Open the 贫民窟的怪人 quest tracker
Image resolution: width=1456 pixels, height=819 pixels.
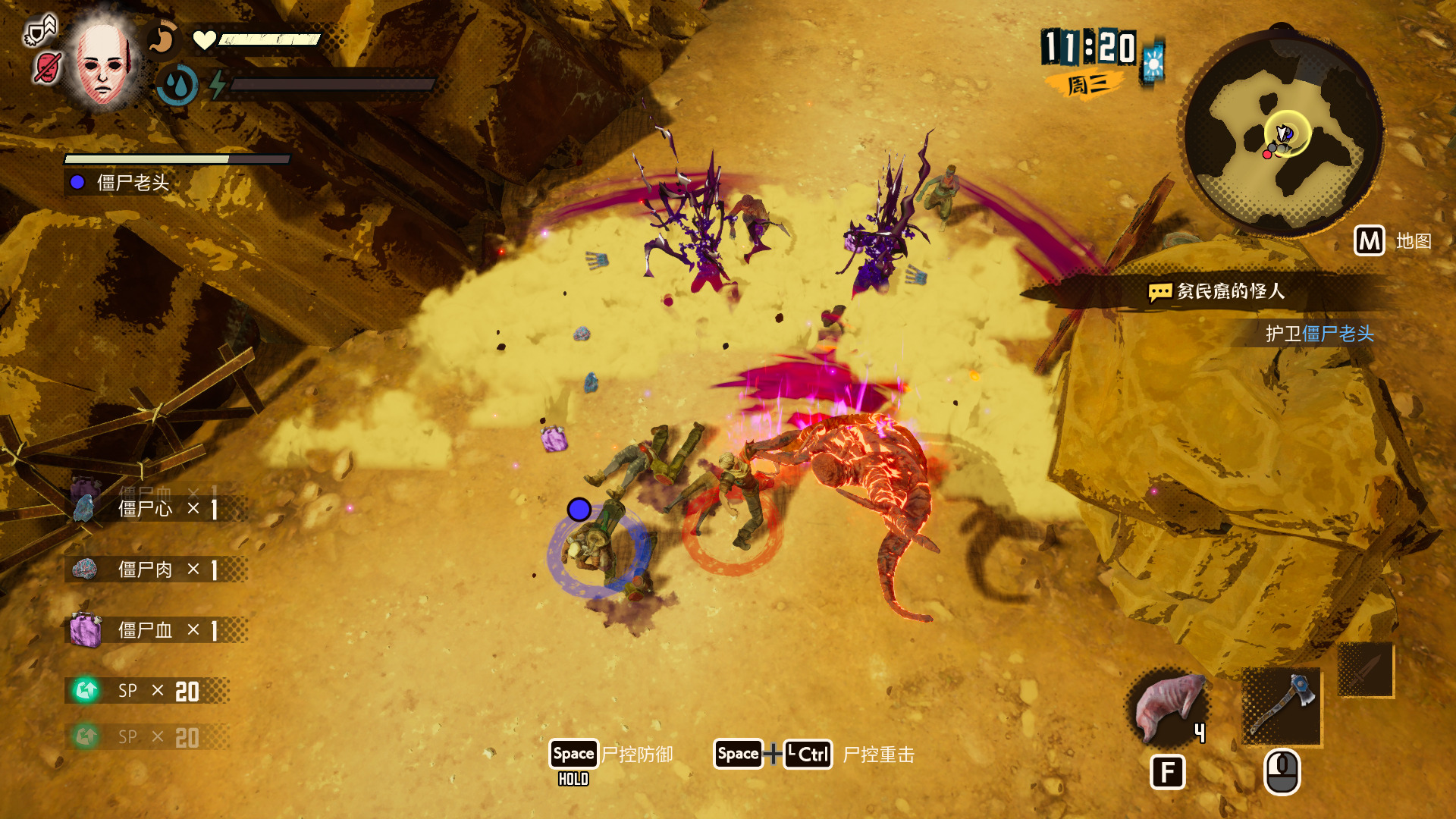(1216, 291)
